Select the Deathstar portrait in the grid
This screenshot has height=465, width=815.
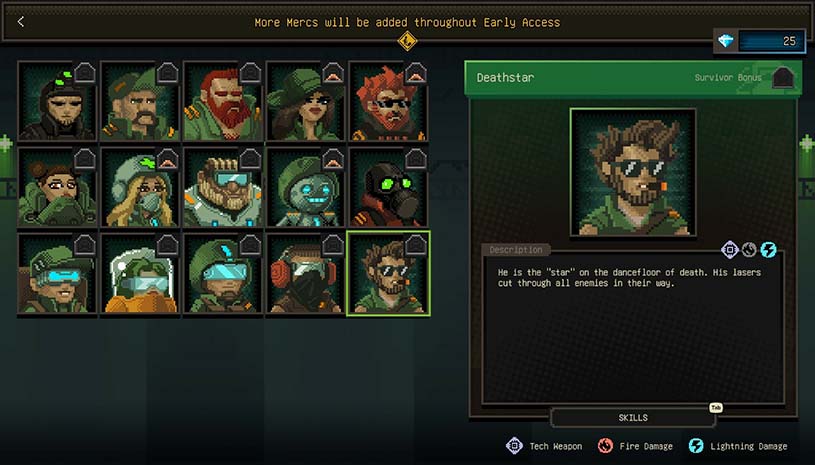[x=388, y=273]
